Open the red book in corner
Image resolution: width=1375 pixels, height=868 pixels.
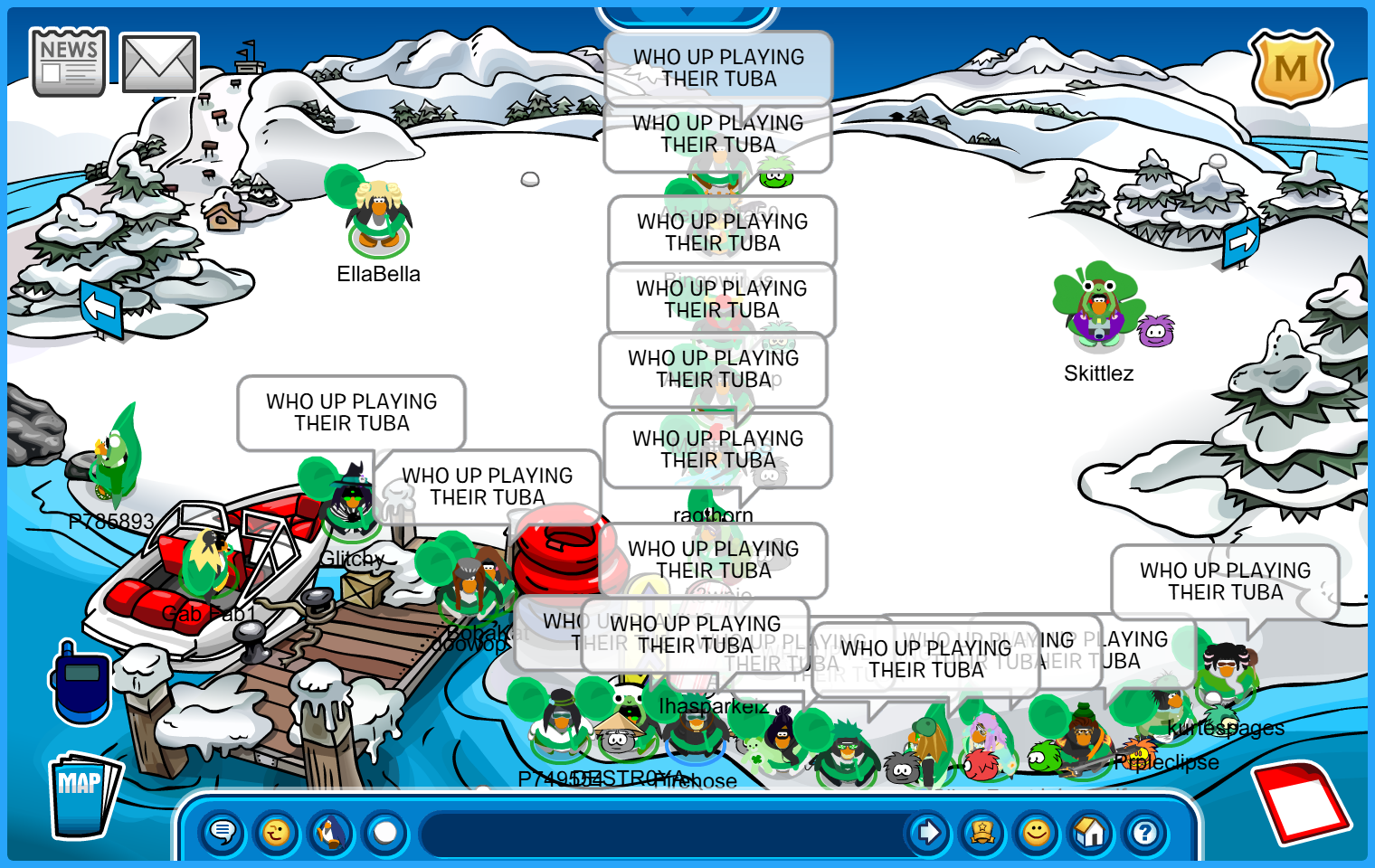pos(1303,801)
